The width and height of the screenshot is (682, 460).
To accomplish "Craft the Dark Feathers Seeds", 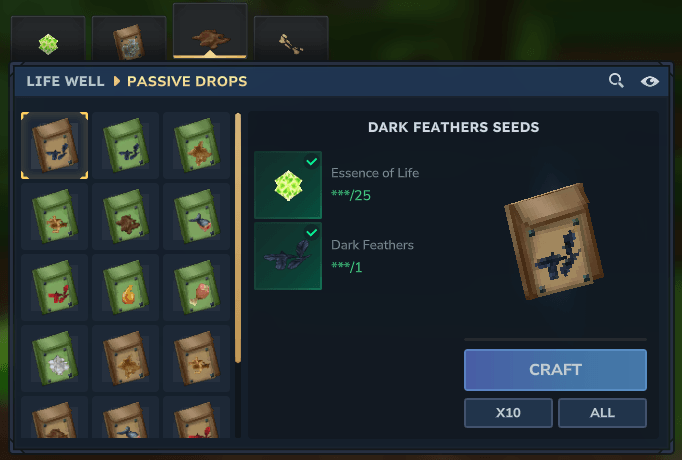I will click(555, 370).
